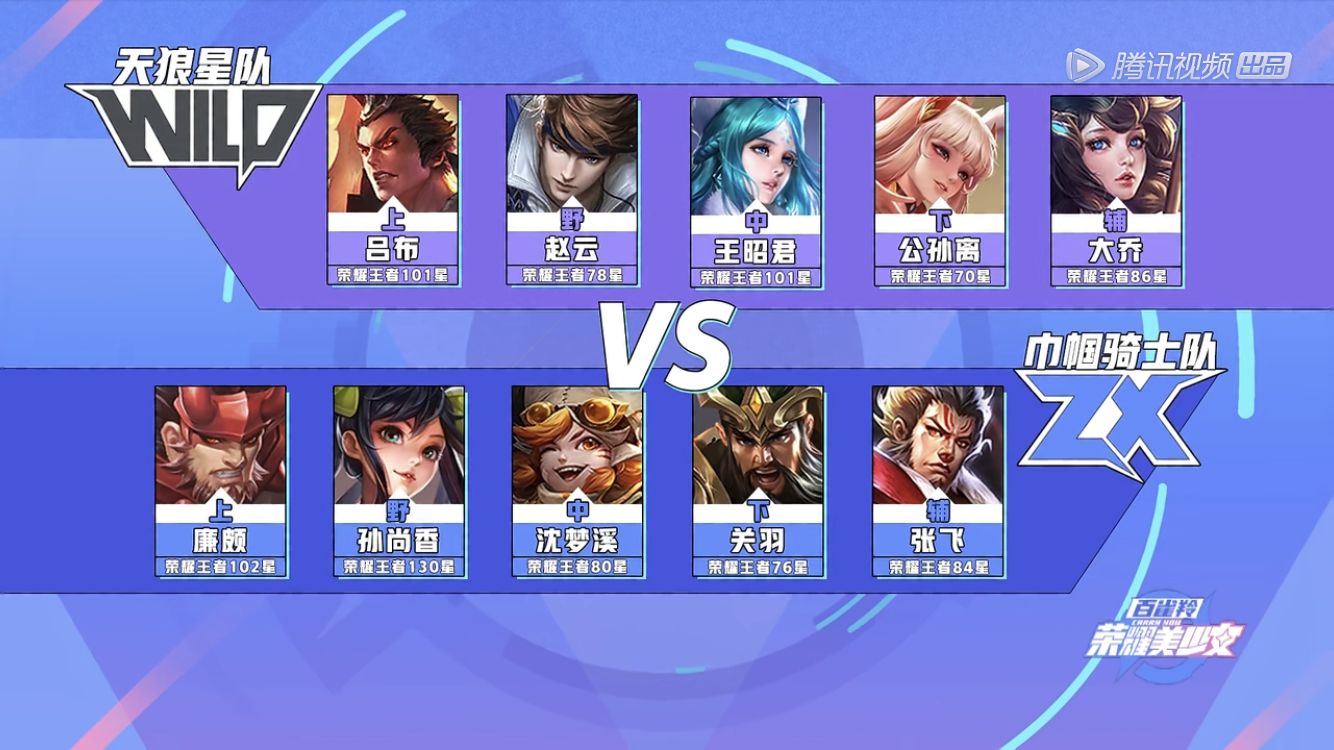Viewport: 1334px width, 750px height.
Task: Select the 关羽 bottom lane hero card
Action: pyautogui.click(x=758, y=481)
